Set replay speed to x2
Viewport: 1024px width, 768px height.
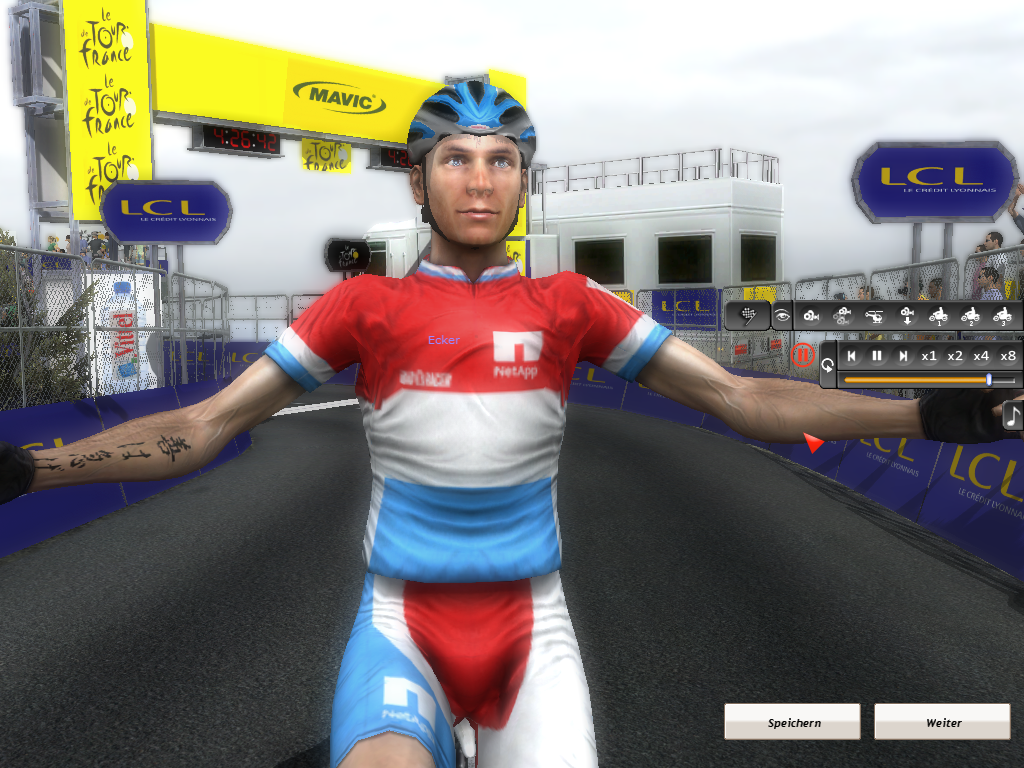point(955,356)
